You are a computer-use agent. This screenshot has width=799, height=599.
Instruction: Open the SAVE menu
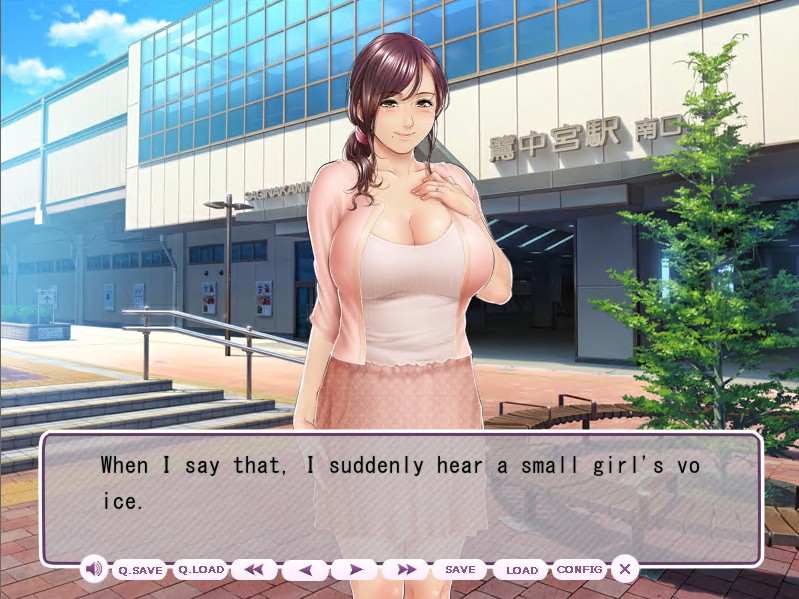pos(460,570)
